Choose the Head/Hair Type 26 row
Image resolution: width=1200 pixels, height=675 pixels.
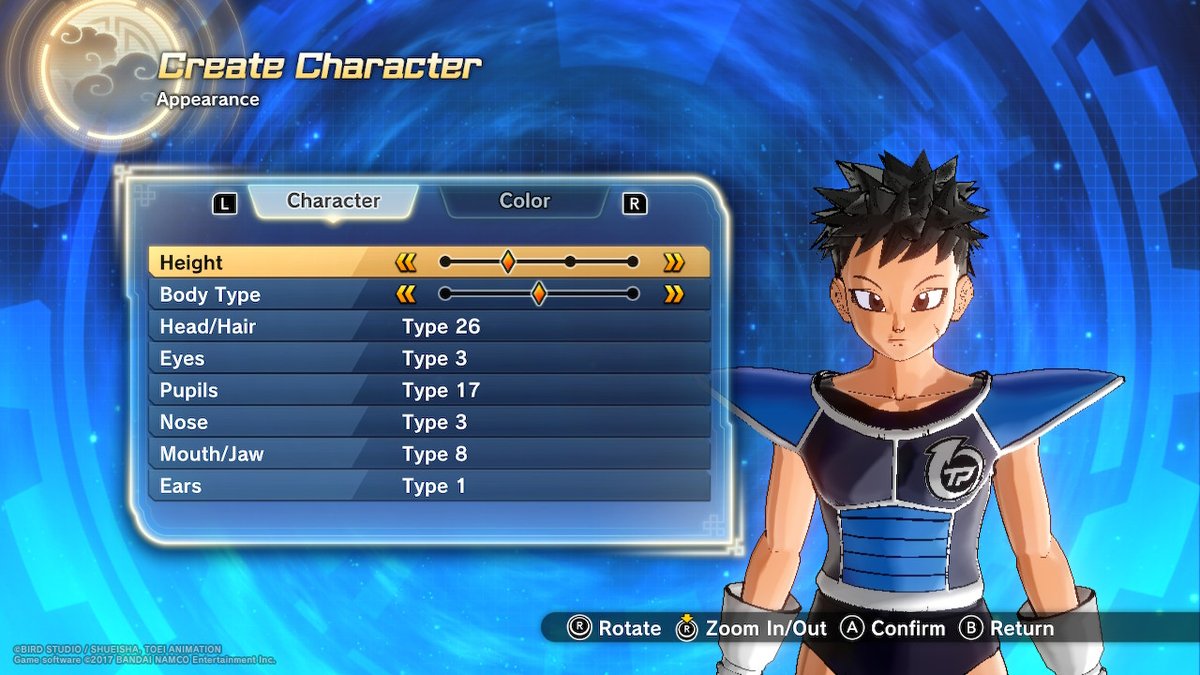tap(430, 326)
